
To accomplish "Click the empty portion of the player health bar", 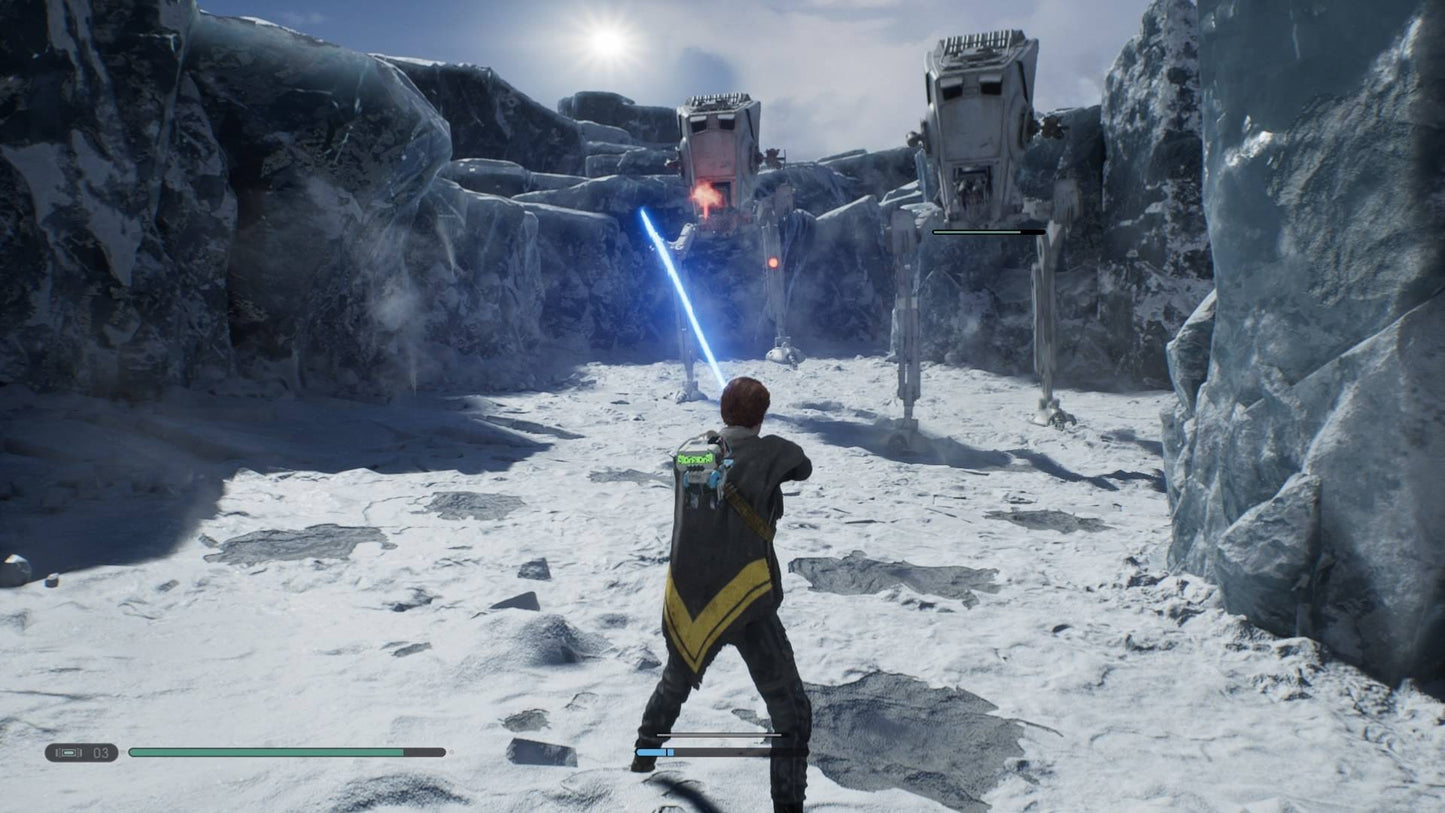I will pos(425,751).
